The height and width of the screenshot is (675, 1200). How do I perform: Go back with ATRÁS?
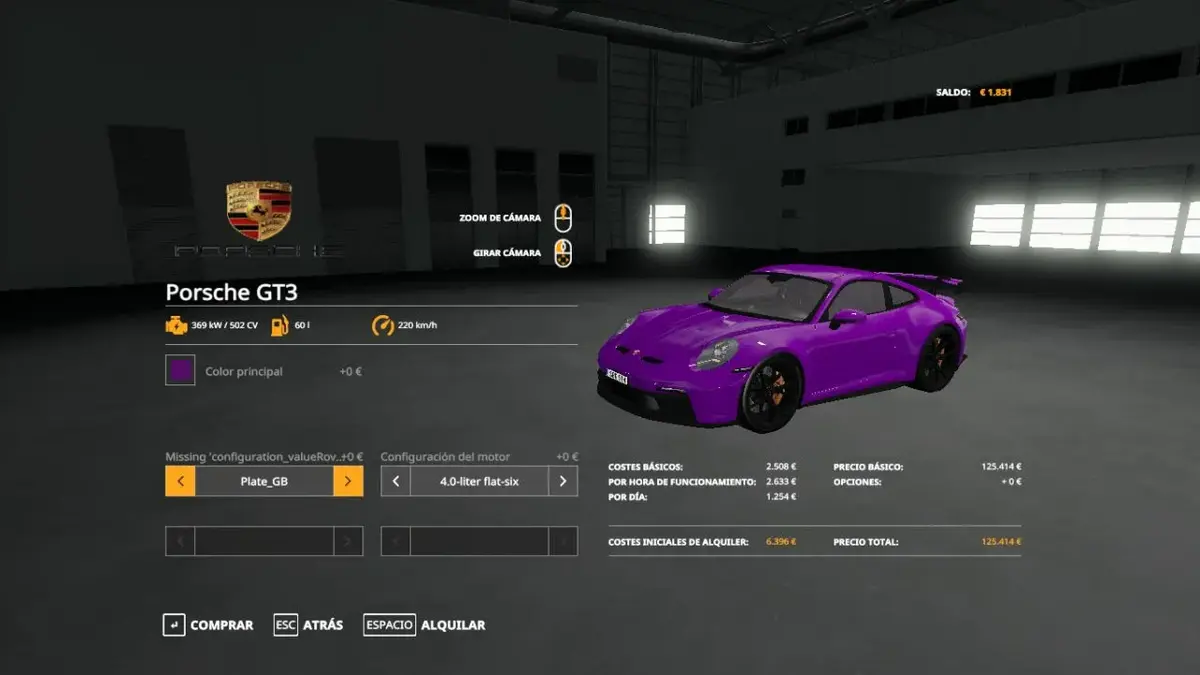click(309, 625)
